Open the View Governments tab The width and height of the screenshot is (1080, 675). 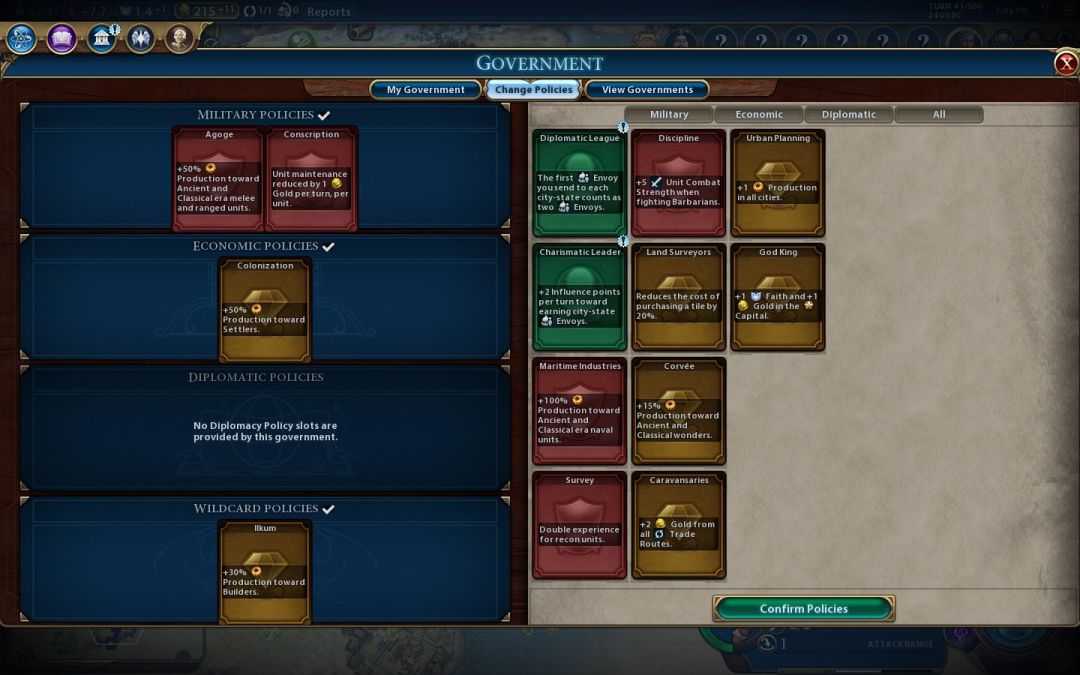[647, 90]
